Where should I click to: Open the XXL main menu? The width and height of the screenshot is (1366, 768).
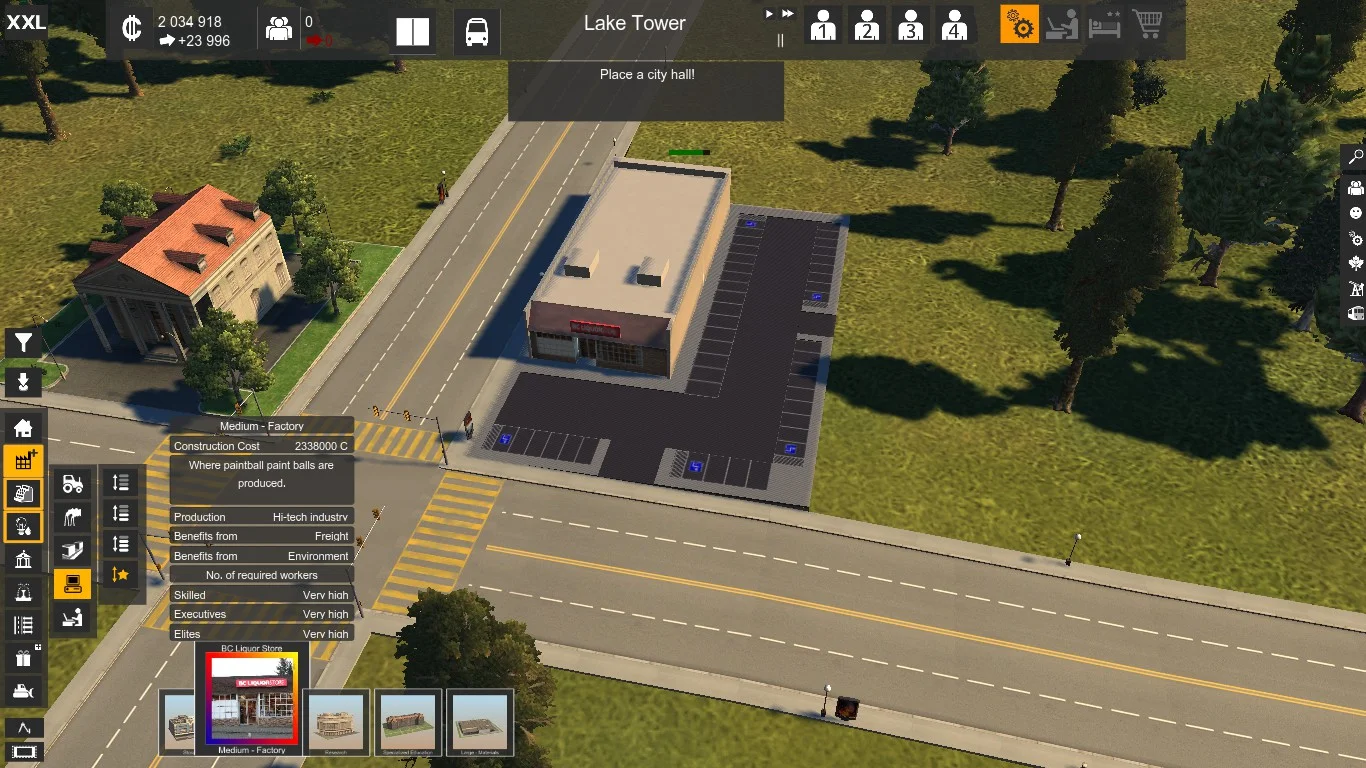25,22
